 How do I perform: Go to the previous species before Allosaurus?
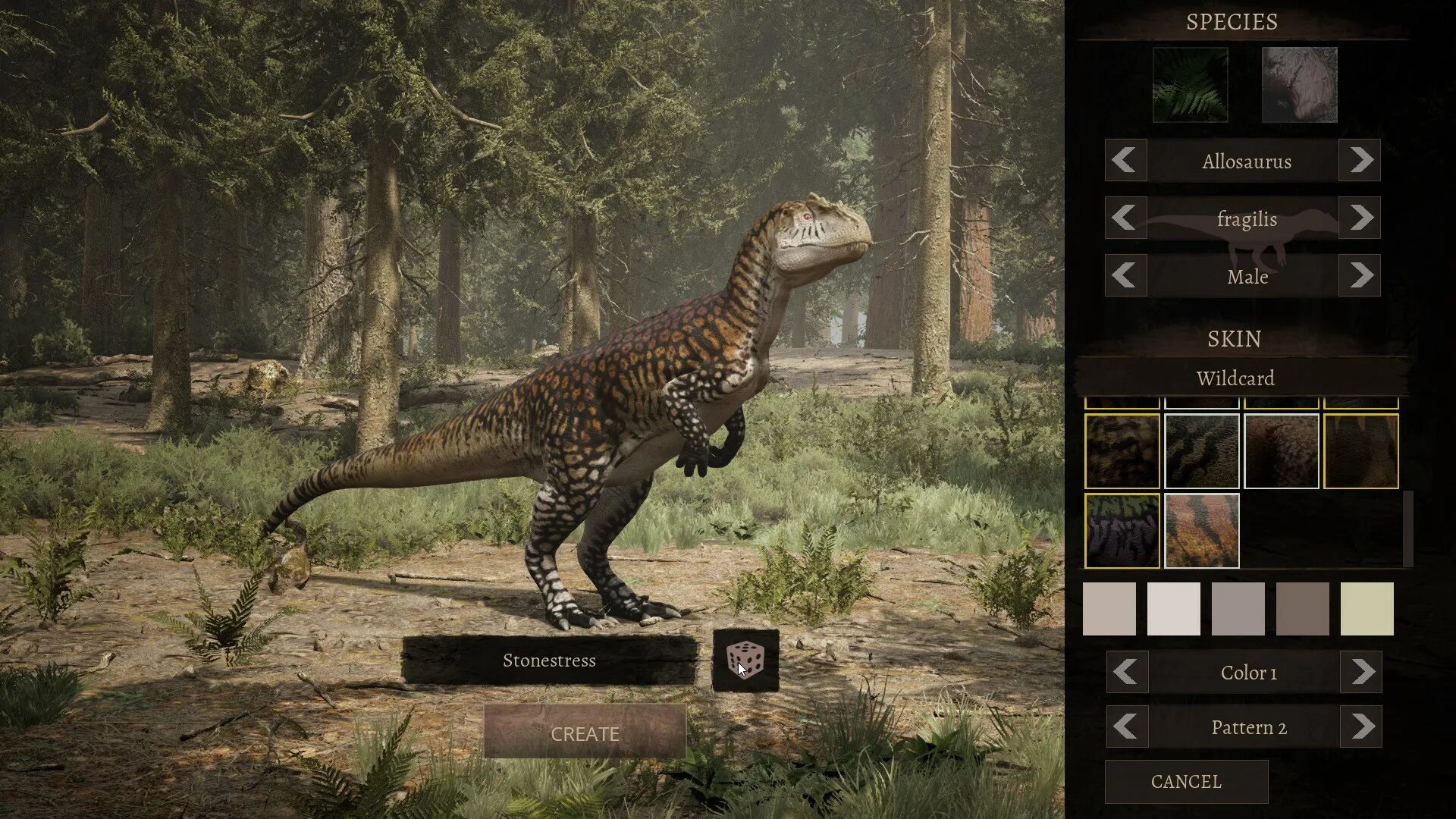tap(1125, 160)
